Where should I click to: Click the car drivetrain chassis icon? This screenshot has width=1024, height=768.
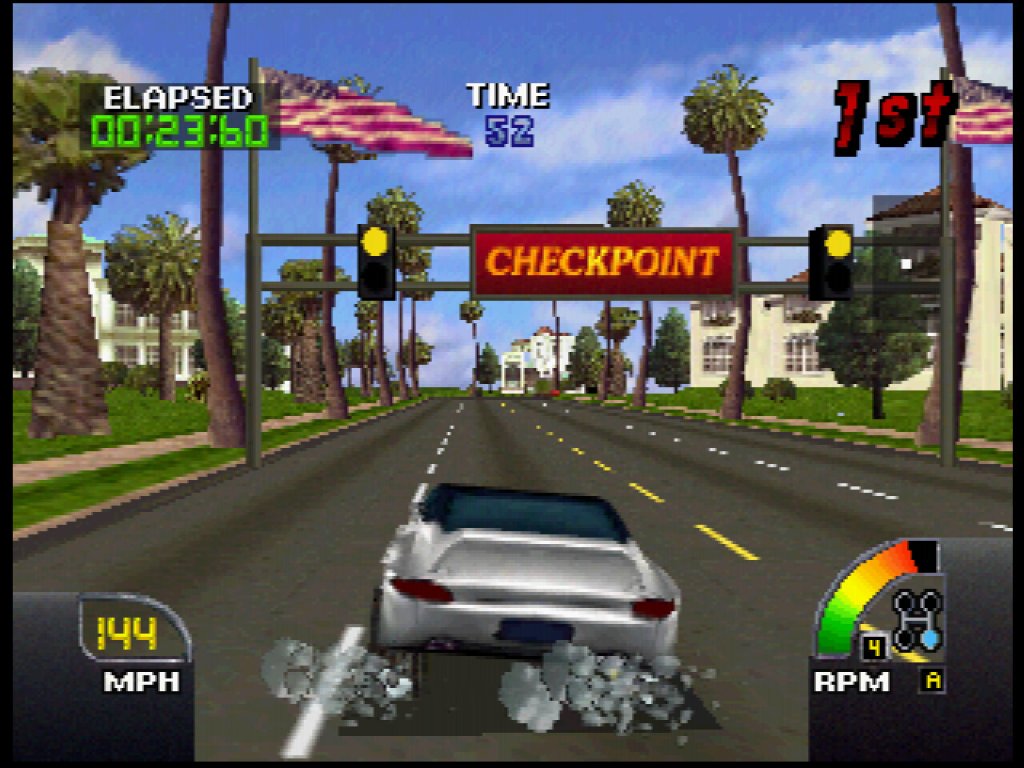point(917,620)
